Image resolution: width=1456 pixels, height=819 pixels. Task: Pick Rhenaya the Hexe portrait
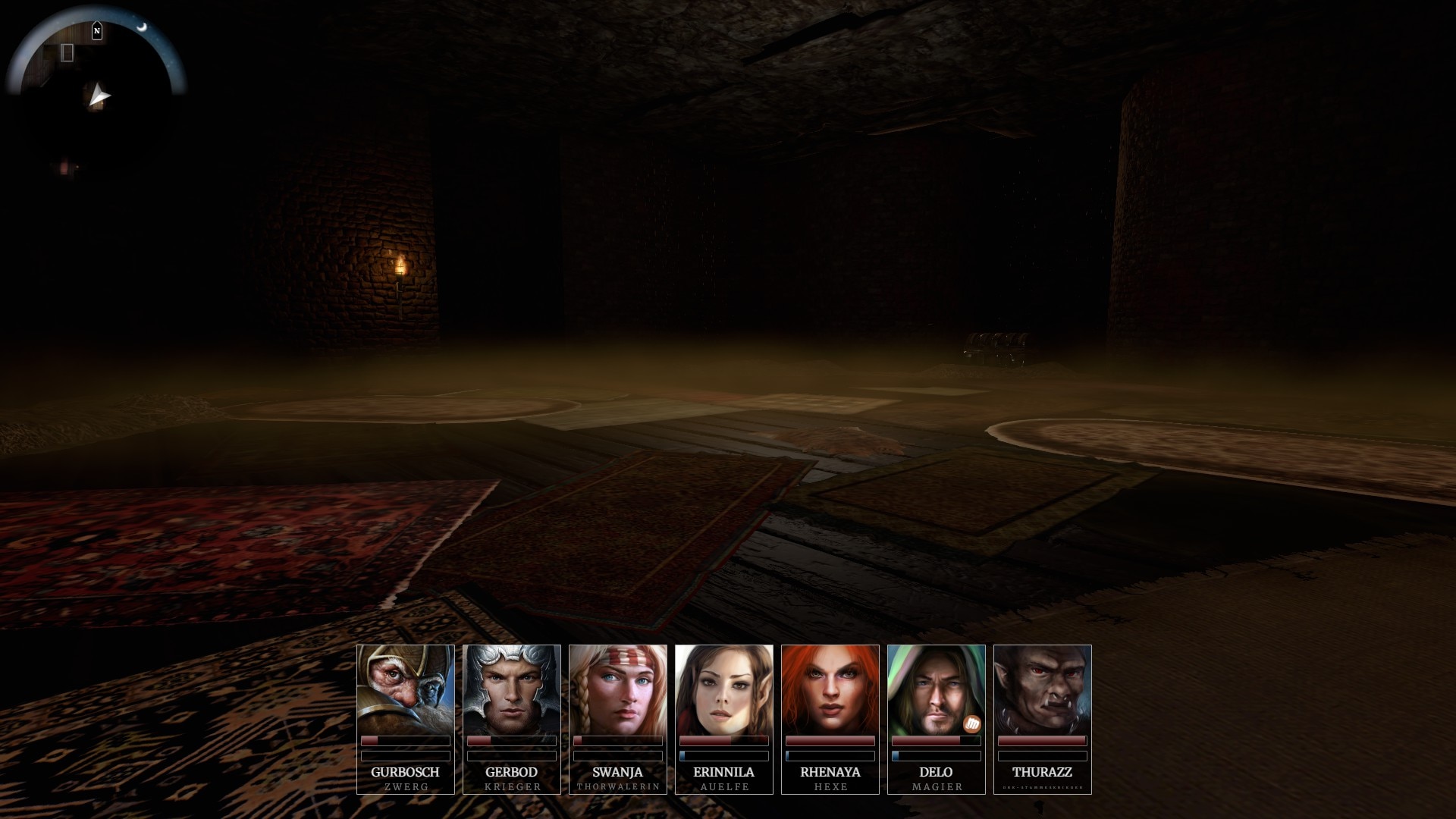830,690
